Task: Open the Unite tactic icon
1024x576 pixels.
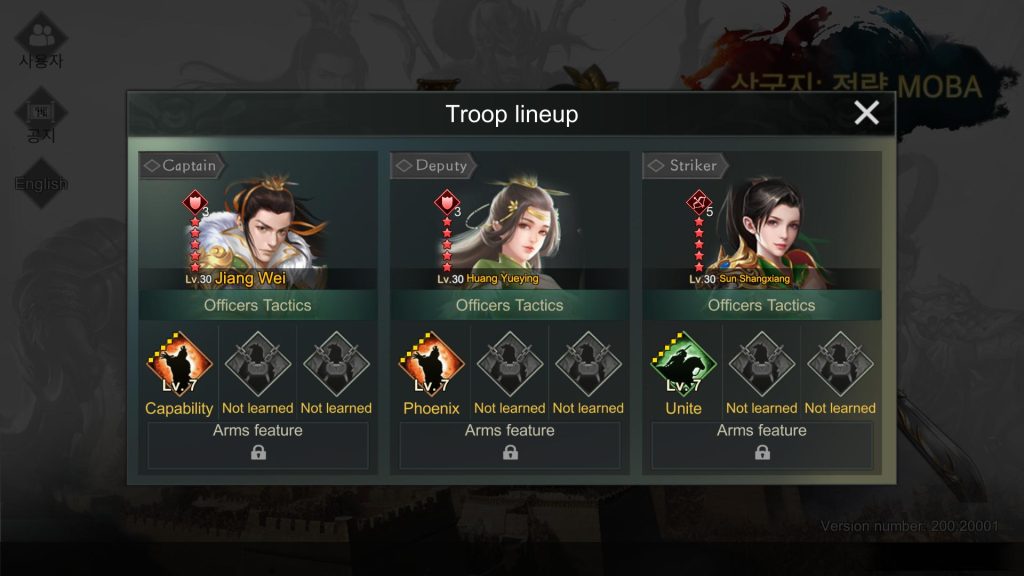Action: pos(683,365)
